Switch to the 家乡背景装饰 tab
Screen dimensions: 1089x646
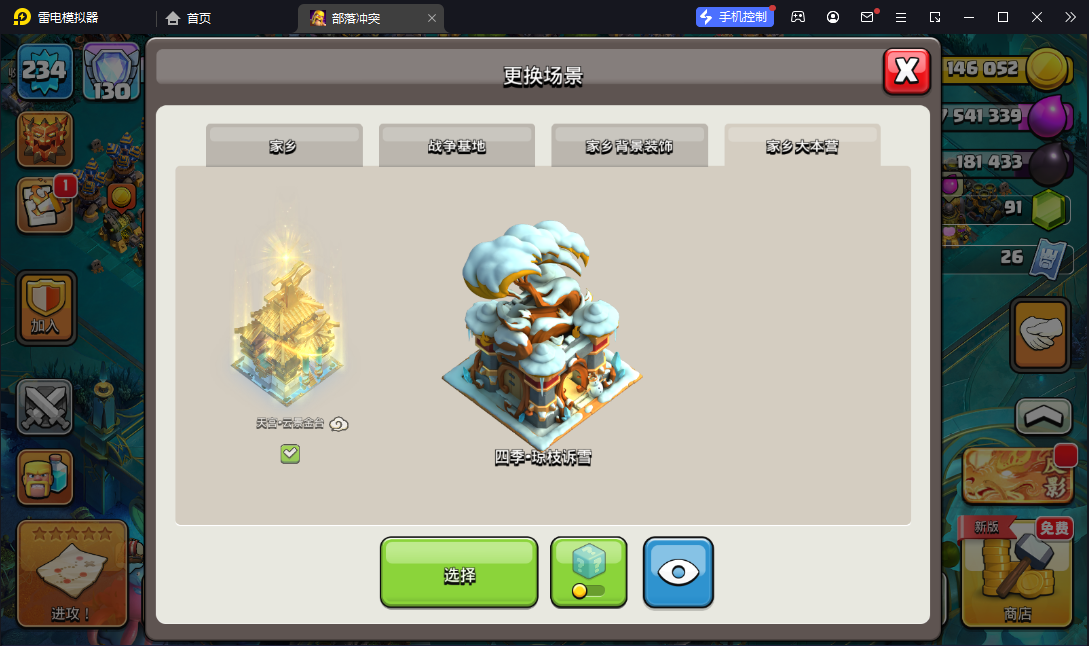(629, 146)
